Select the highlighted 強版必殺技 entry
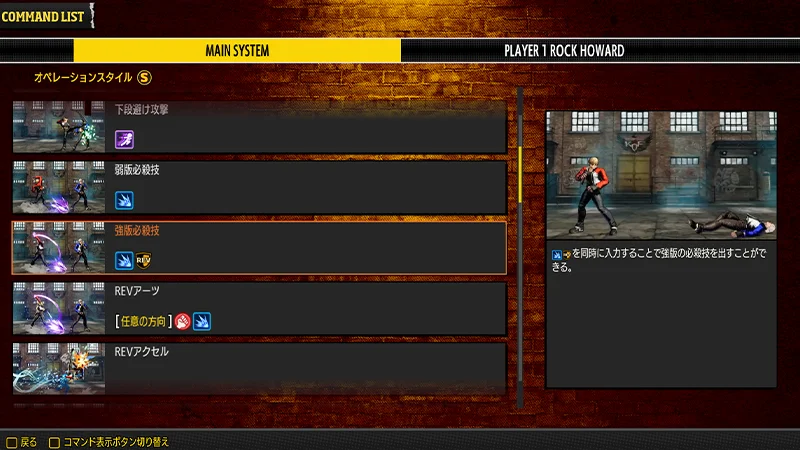This screenshot has height=450, width=800. coord(259,247)
